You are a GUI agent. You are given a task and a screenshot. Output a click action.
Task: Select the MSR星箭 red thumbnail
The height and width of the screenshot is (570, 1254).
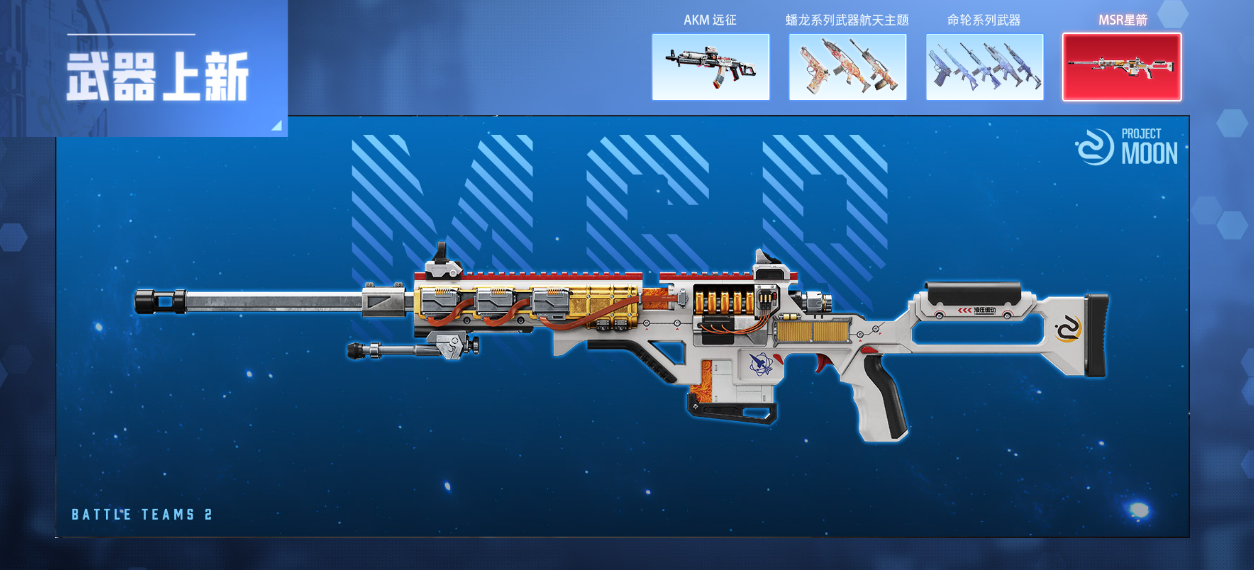tap(1121, 67)
